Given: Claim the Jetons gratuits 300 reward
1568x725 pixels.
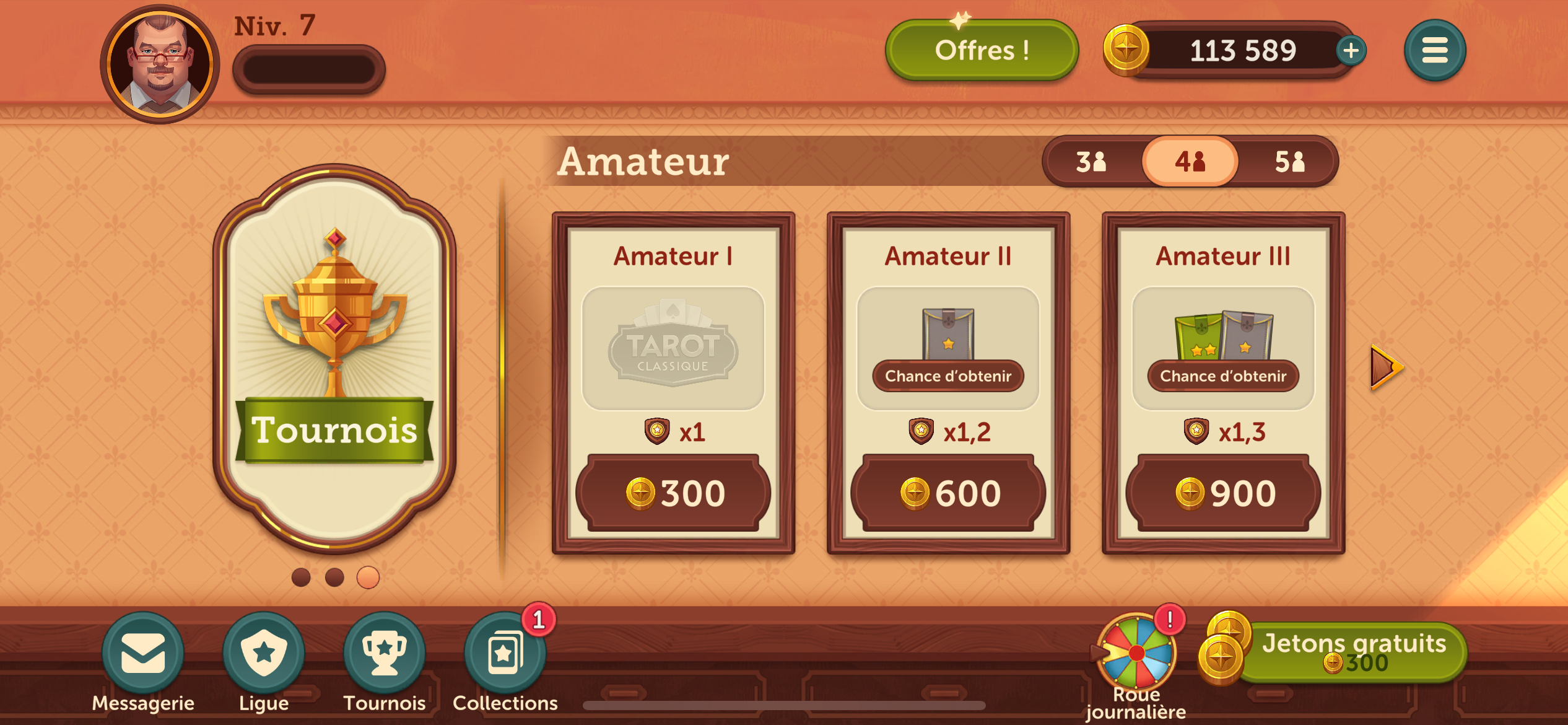Looking at the screenshot, I should pos(1350,653).
